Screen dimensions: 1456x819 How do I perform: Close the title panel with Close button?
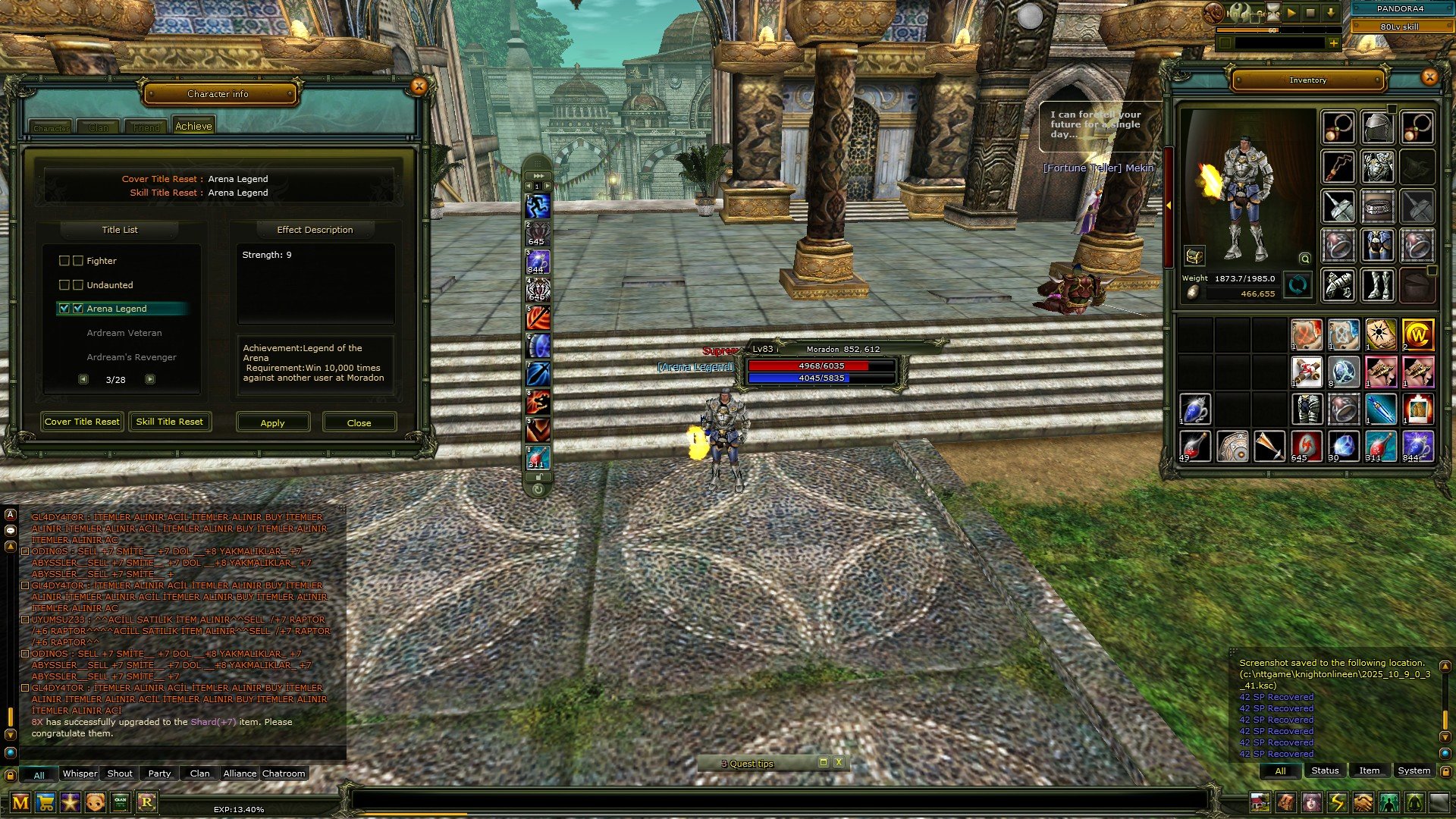click(359, 422)
